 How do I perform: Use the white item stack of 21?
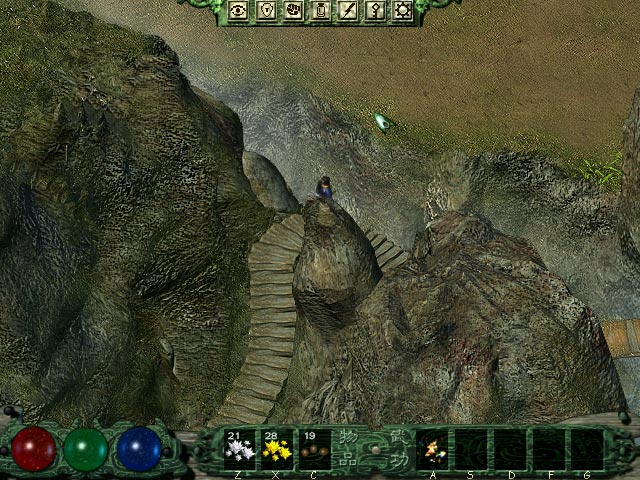click(238, 448)
